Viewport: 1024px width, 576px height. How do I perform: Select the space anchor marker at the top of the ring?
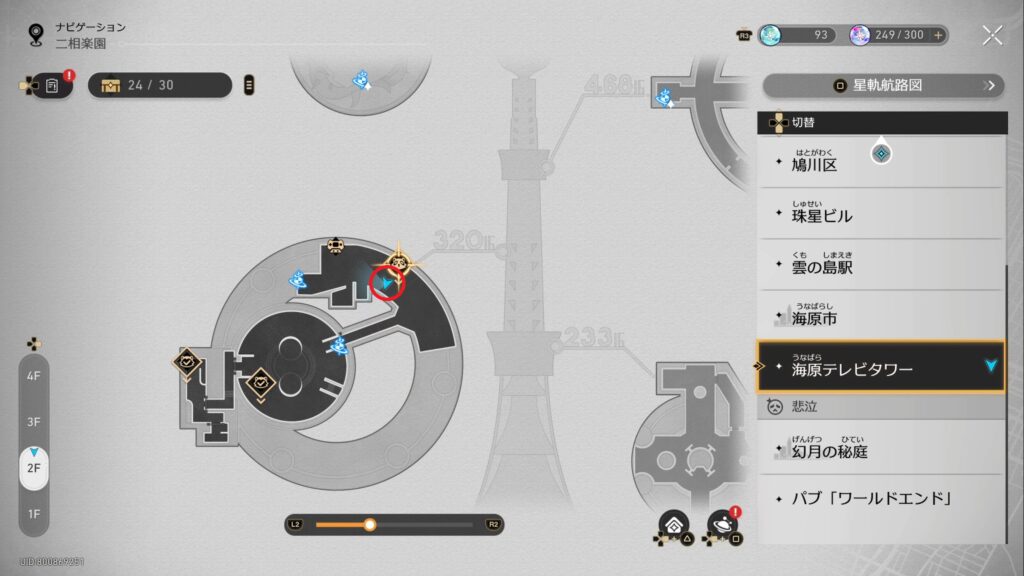coord(337,246)
